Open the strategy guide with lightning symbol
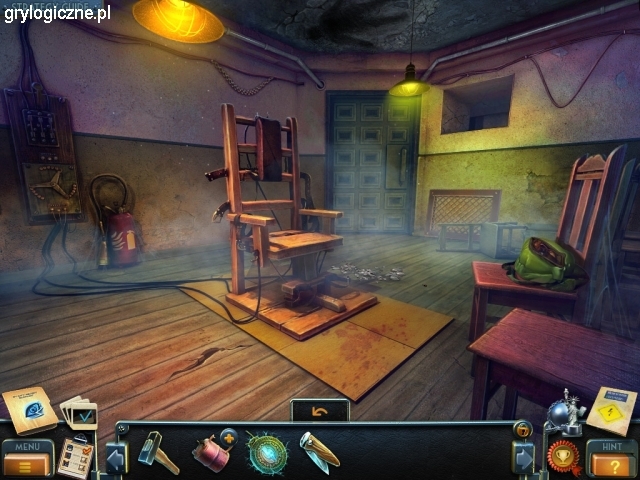 click(x=611, y=408)
